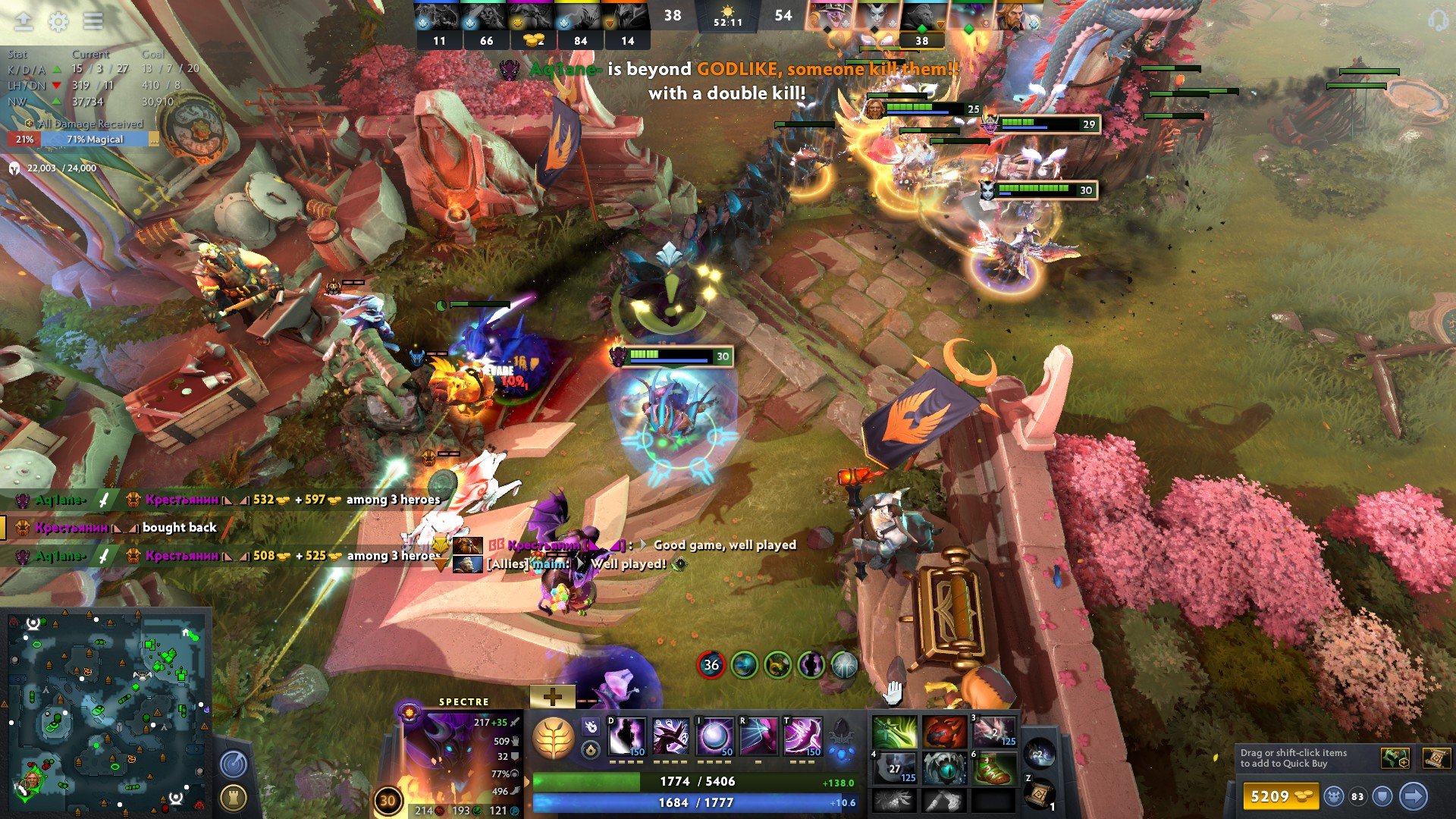Use the red Heart of Tarrasque item
Screen dimensions: 1456x819
pyautogui.click(x=944, y=732)
